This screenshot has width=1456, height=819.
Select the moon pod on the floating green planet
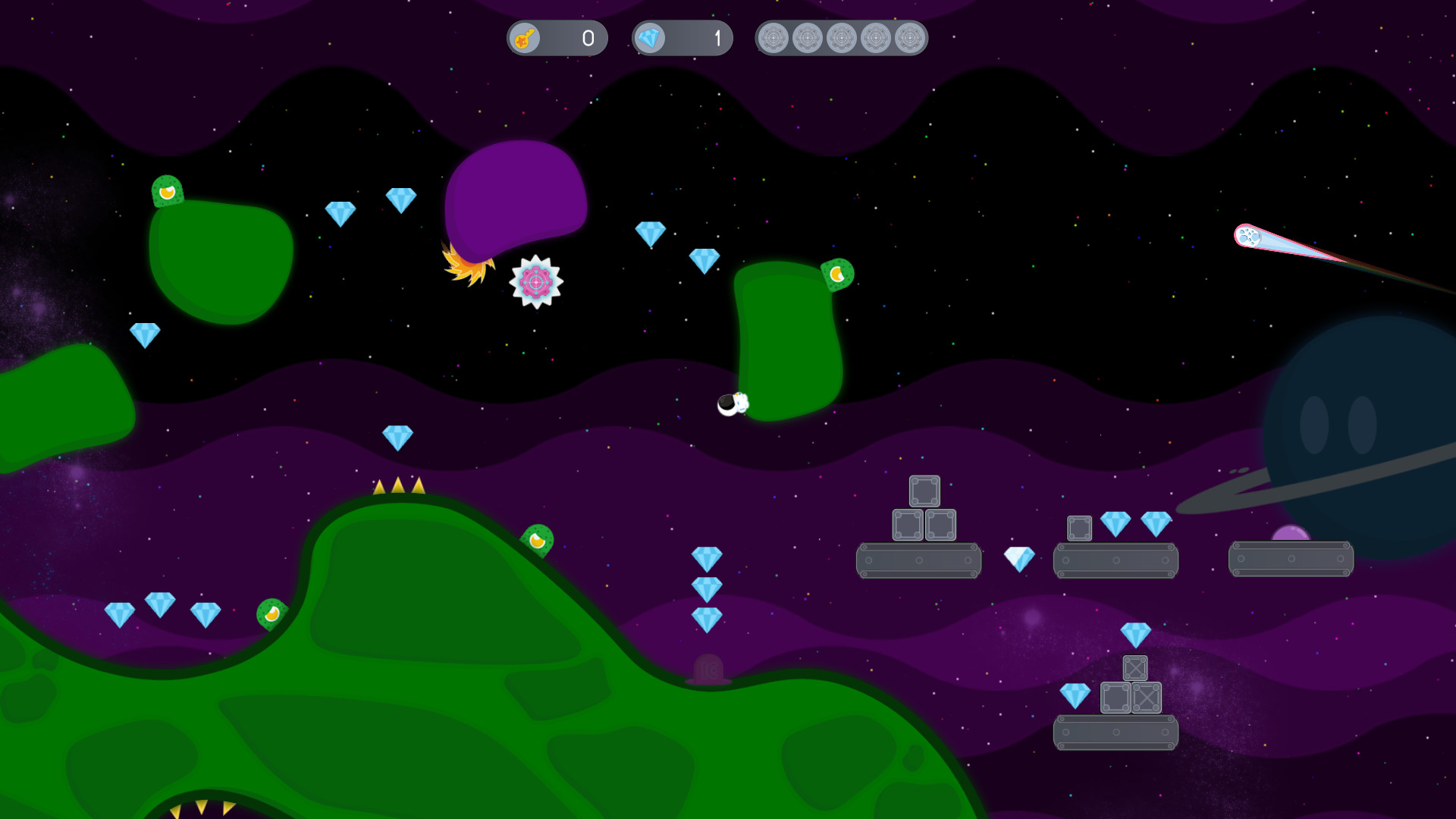(x=836, y=273)
